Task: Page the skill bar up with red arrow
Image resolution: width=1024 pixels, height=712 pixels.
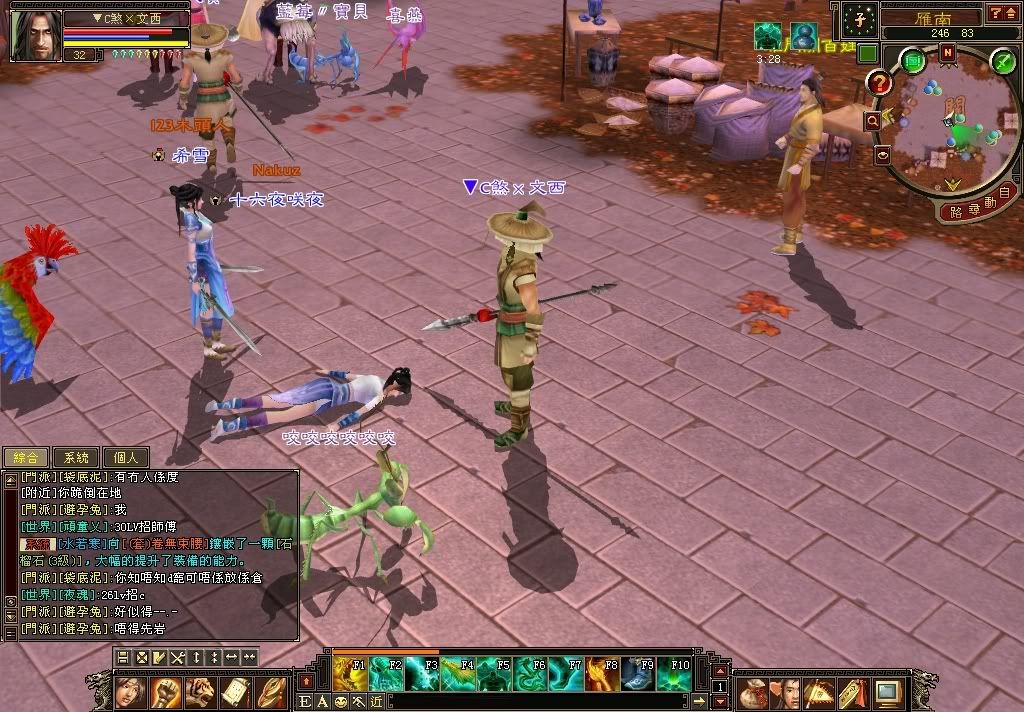Action: [x=718, y=670]
